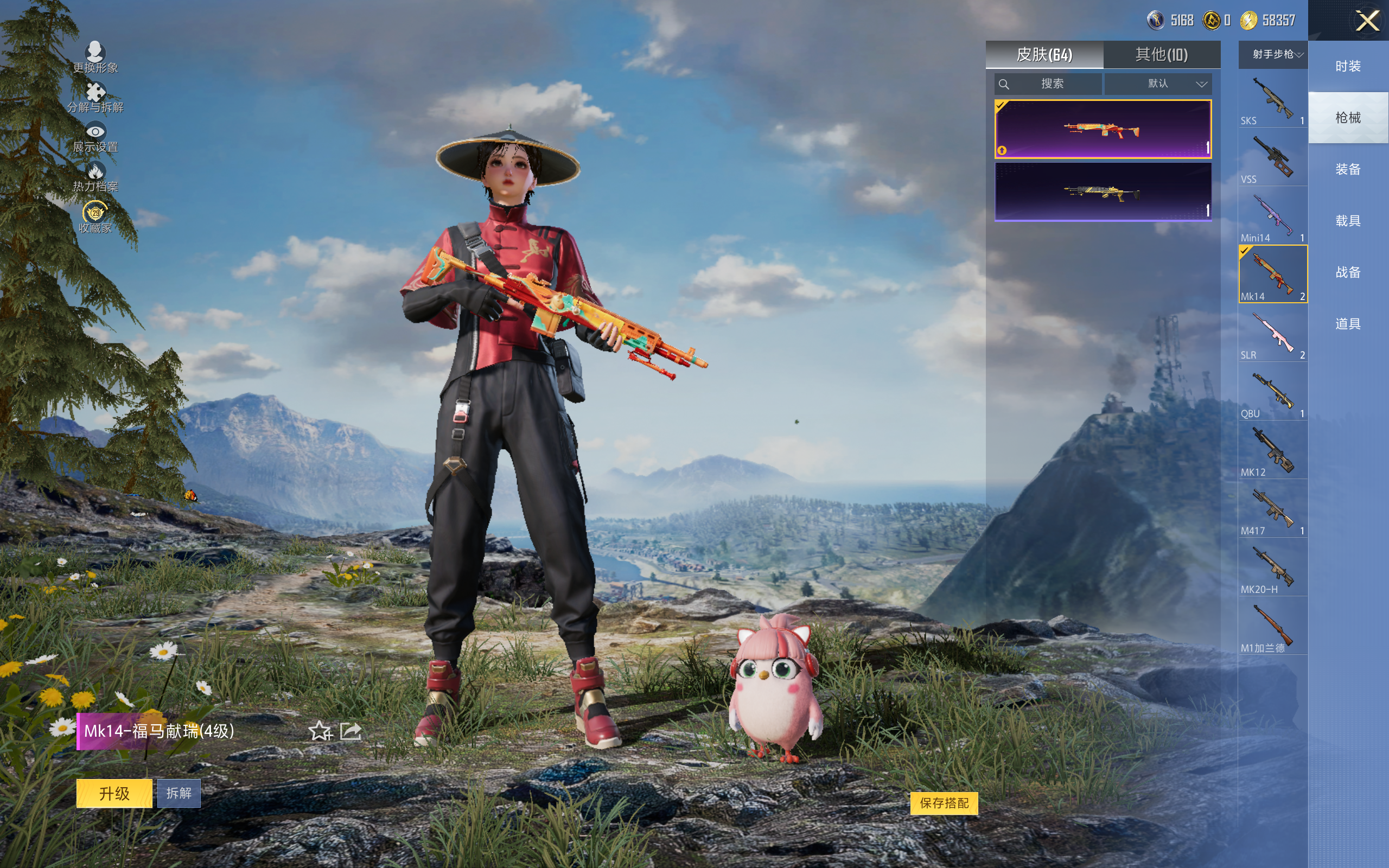Image resolution: width=1389 pixels, height=868 pixels.
Task: Close the wardrobe screen with the X
Action: pos(1367,21)
